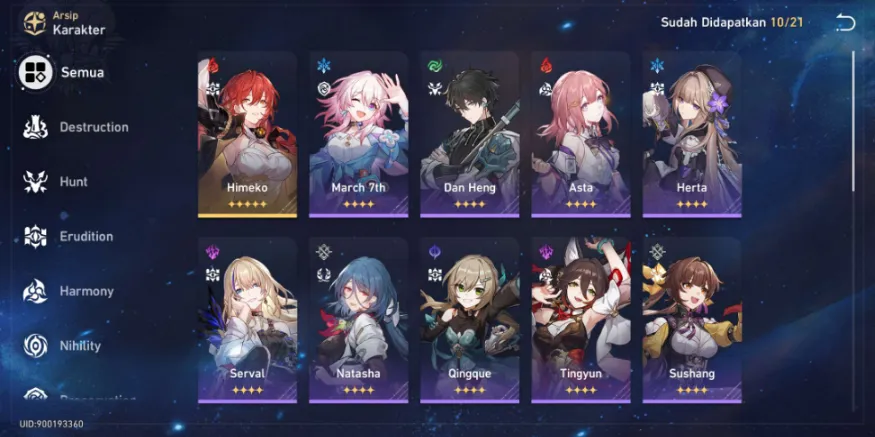Switch to the Destruction path filter
The width and height of the screenshot is (875, 437).
tap(77, 127)
